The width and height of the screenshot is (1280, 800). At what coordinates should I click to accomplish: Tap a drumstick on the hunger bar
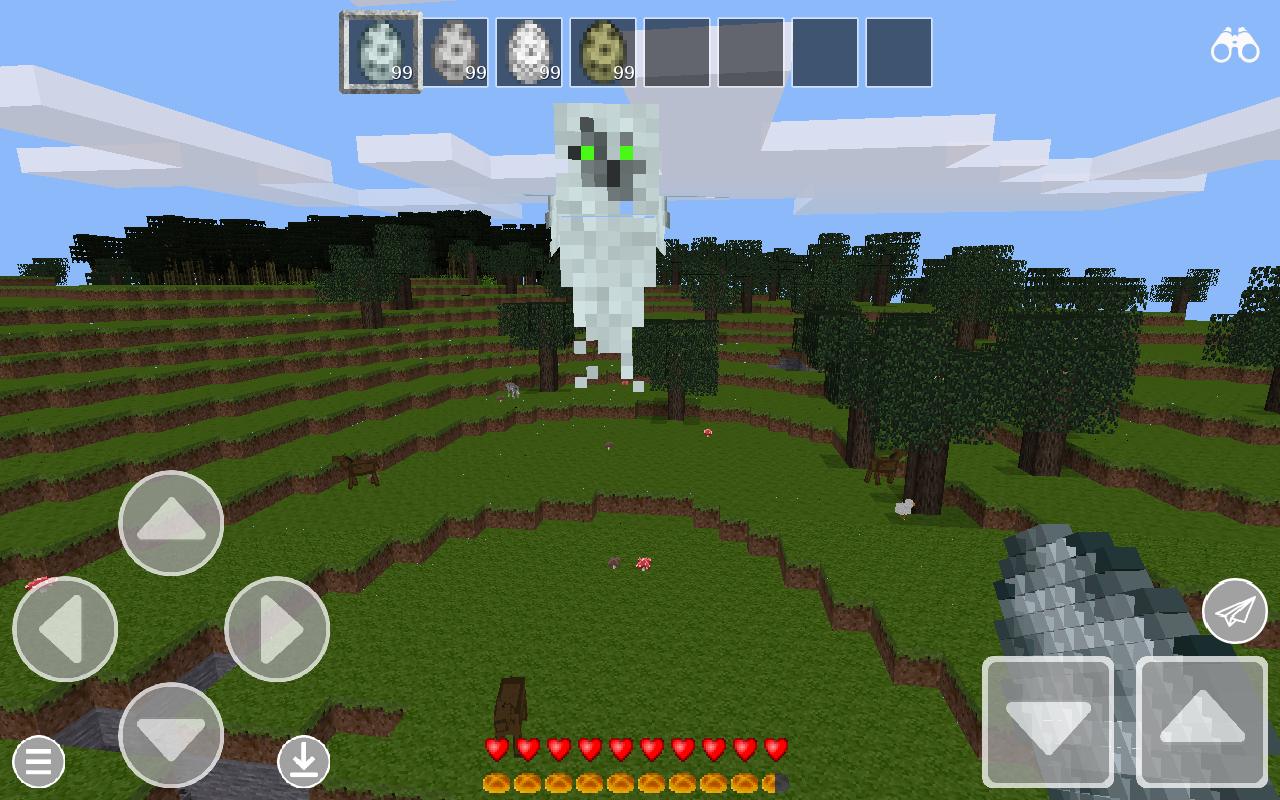point(495,781)
